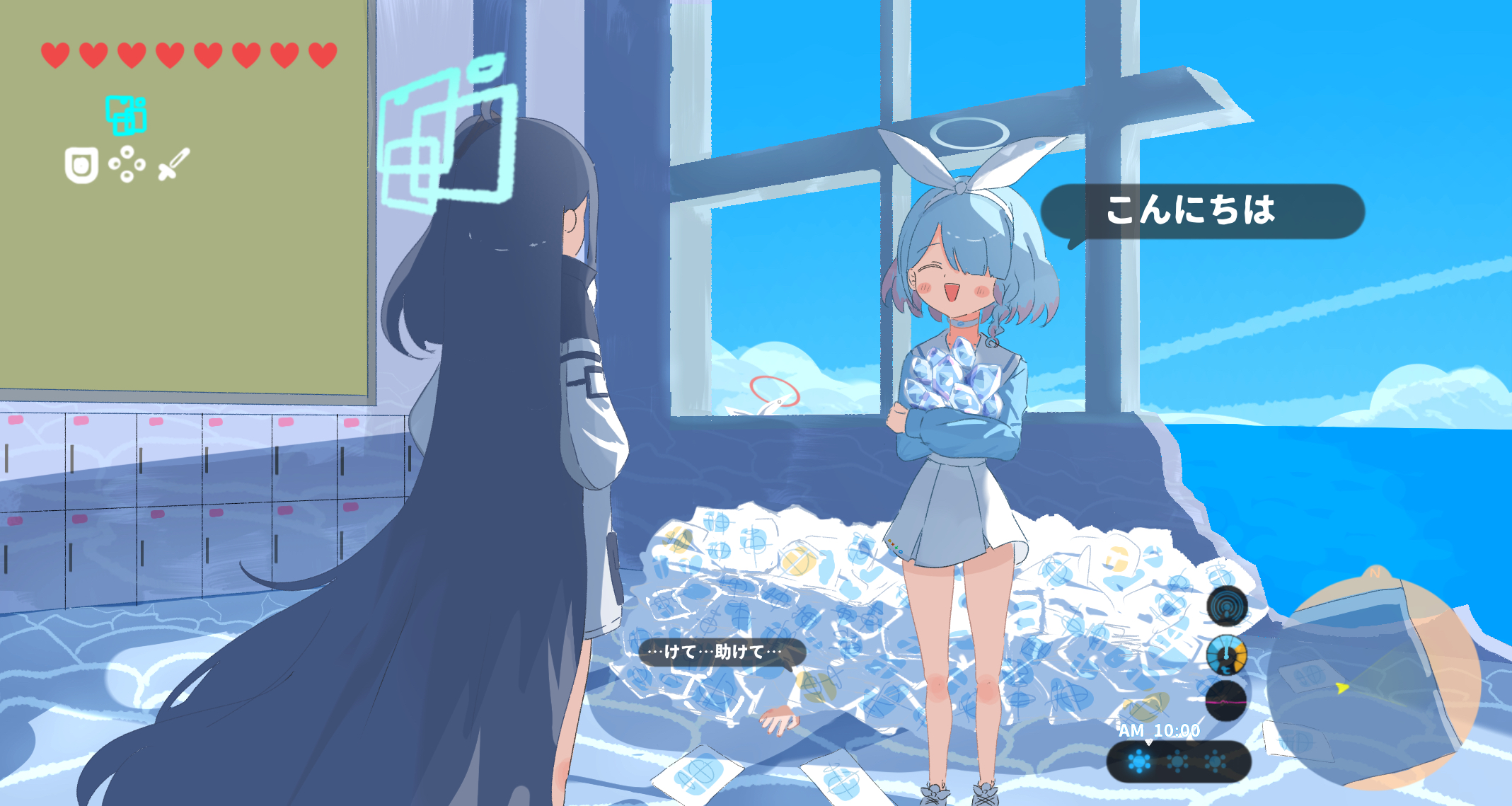
Task: Select the white sword icon
Action: [174, 164]
